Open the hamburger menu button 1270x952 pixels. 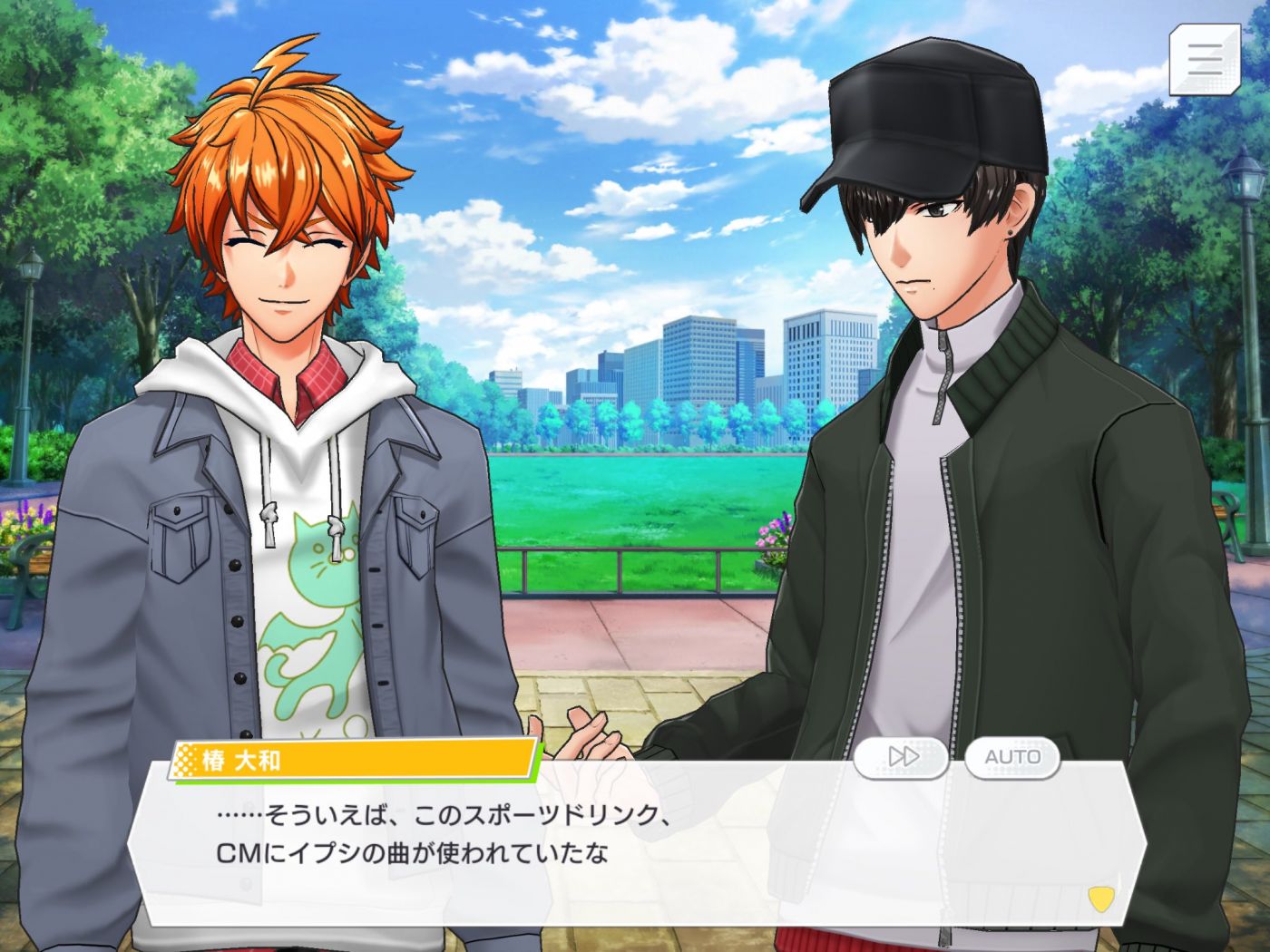click(x=1204, y=59)
